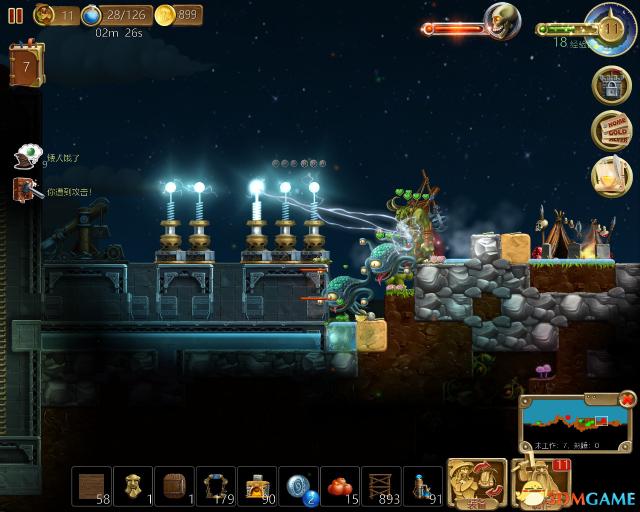Choose the scaffolding slot with 893
Screen dimensions: 640x512
pos(379,485)
